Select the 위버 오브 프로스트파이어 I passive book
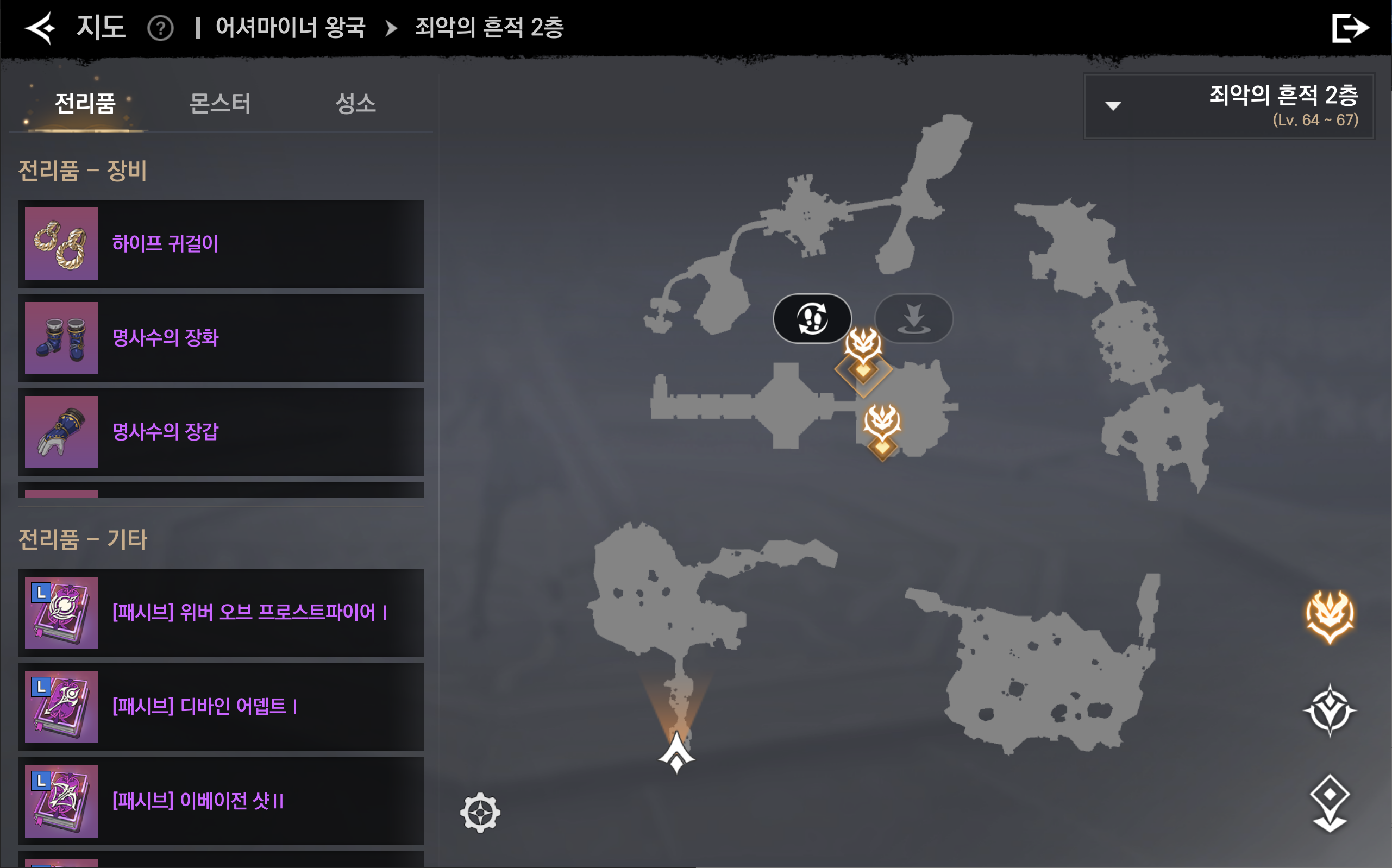 tap(221, 613)
